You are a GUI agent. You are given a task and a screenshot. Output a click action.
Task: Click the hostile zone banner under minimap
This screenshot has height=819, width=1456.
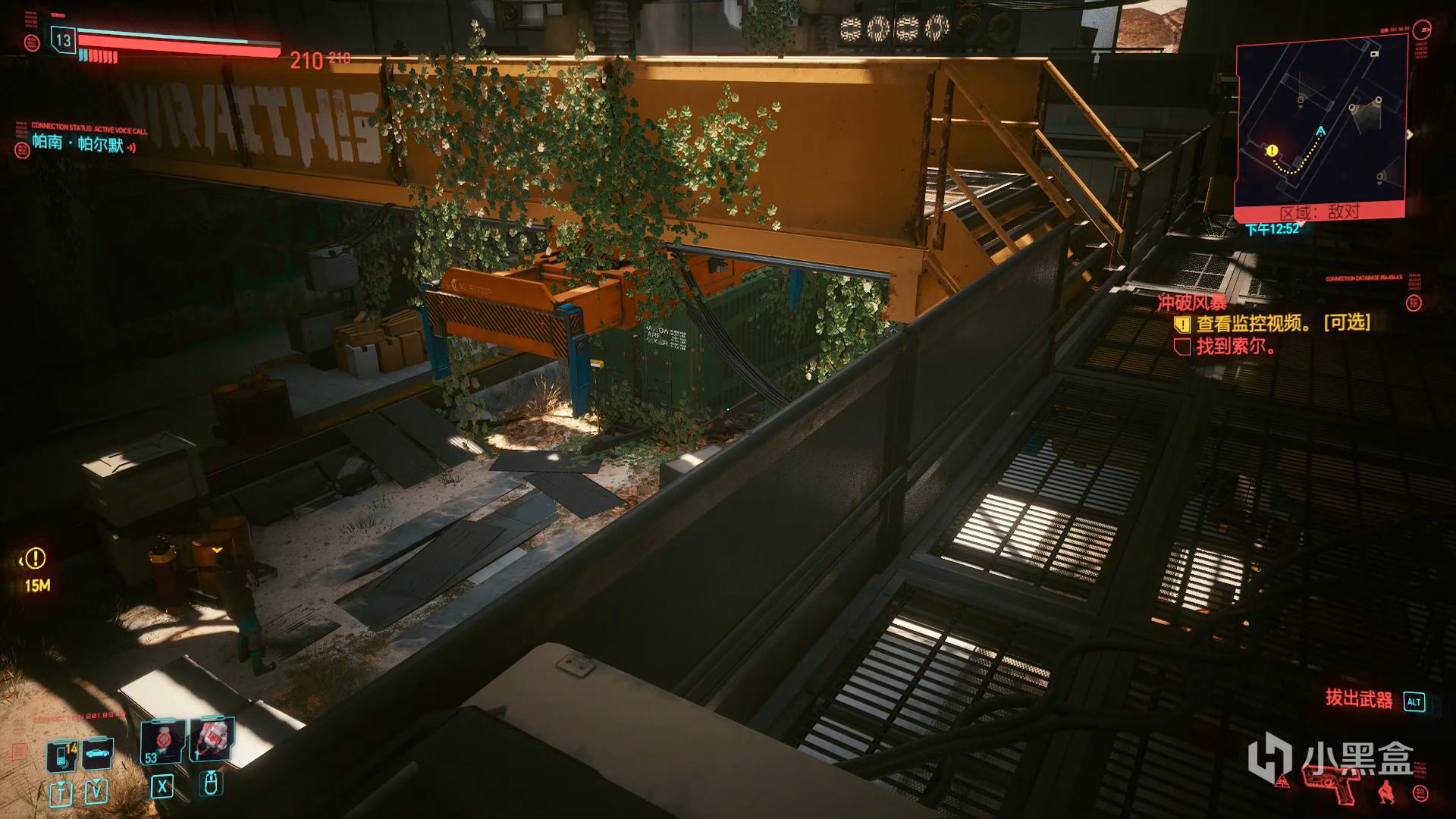pyautogui.click(x=1320, y=212)
